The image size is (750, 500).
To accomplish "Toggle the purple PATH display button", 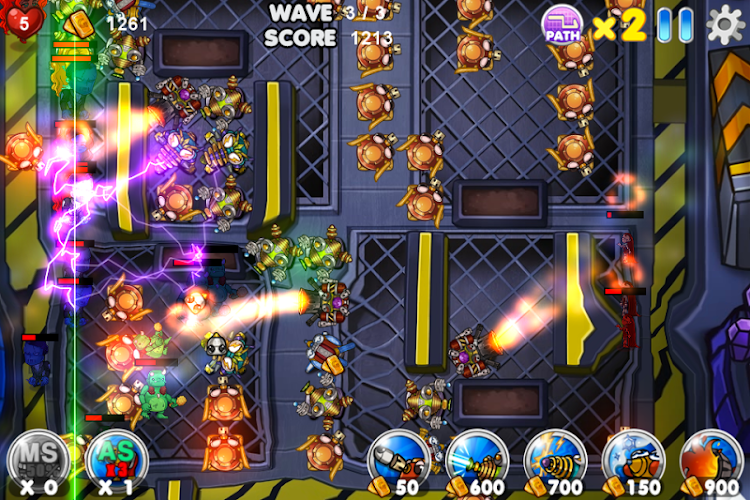I will 562,24.
